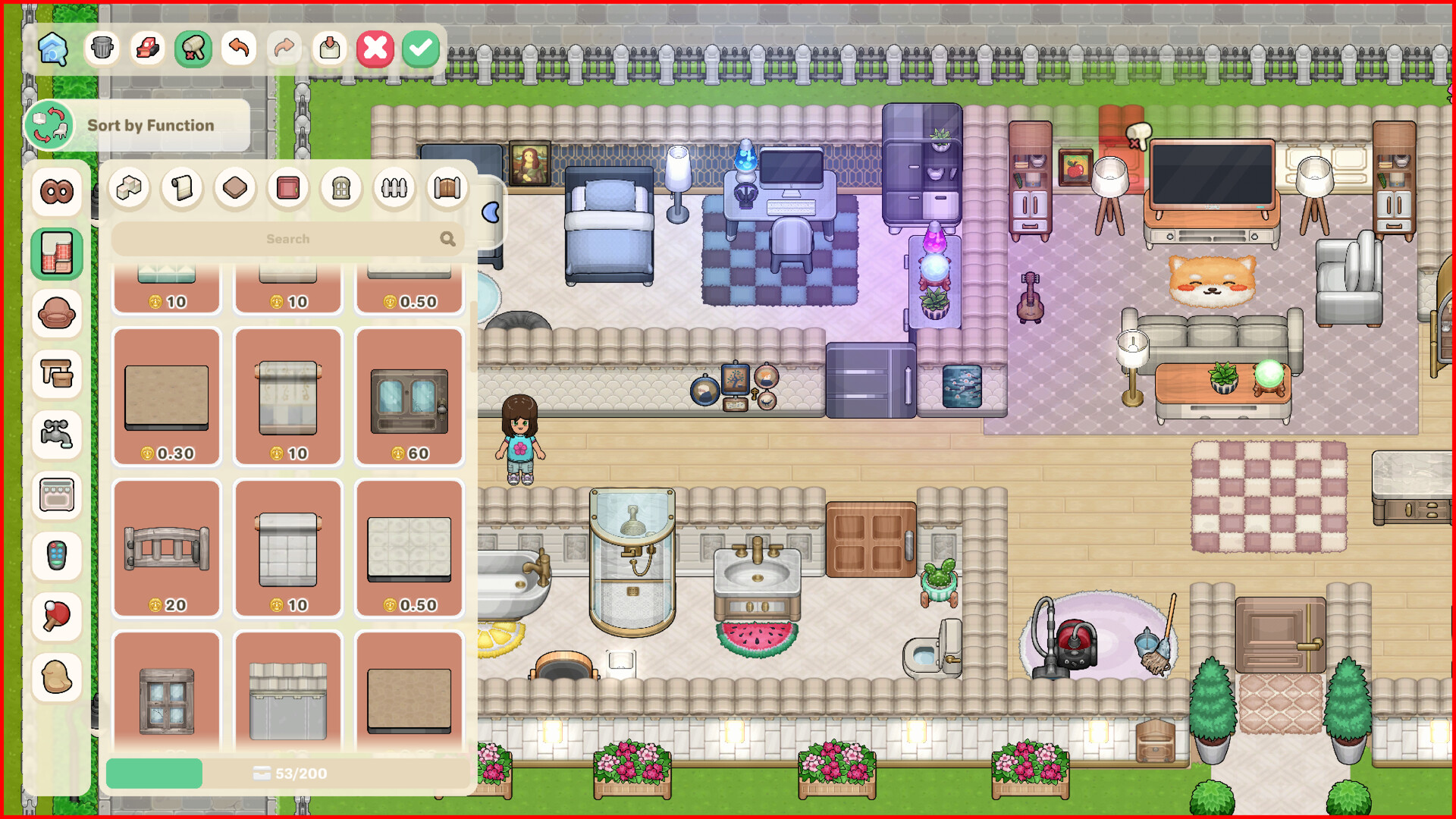Screen dimensions: 1456x819
Task: Open the remote control electronics category
Action: pos(57,556)
